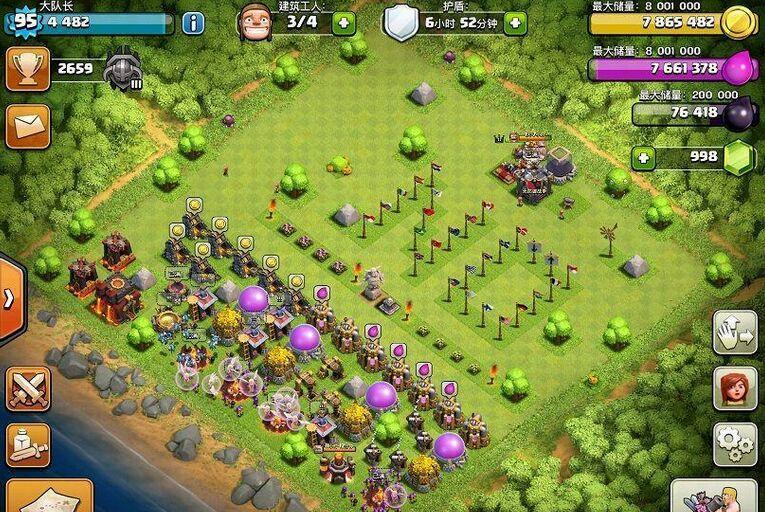Open the trophy ranking button
Viewport: 765px width, 512px height.
click(27, 69)
